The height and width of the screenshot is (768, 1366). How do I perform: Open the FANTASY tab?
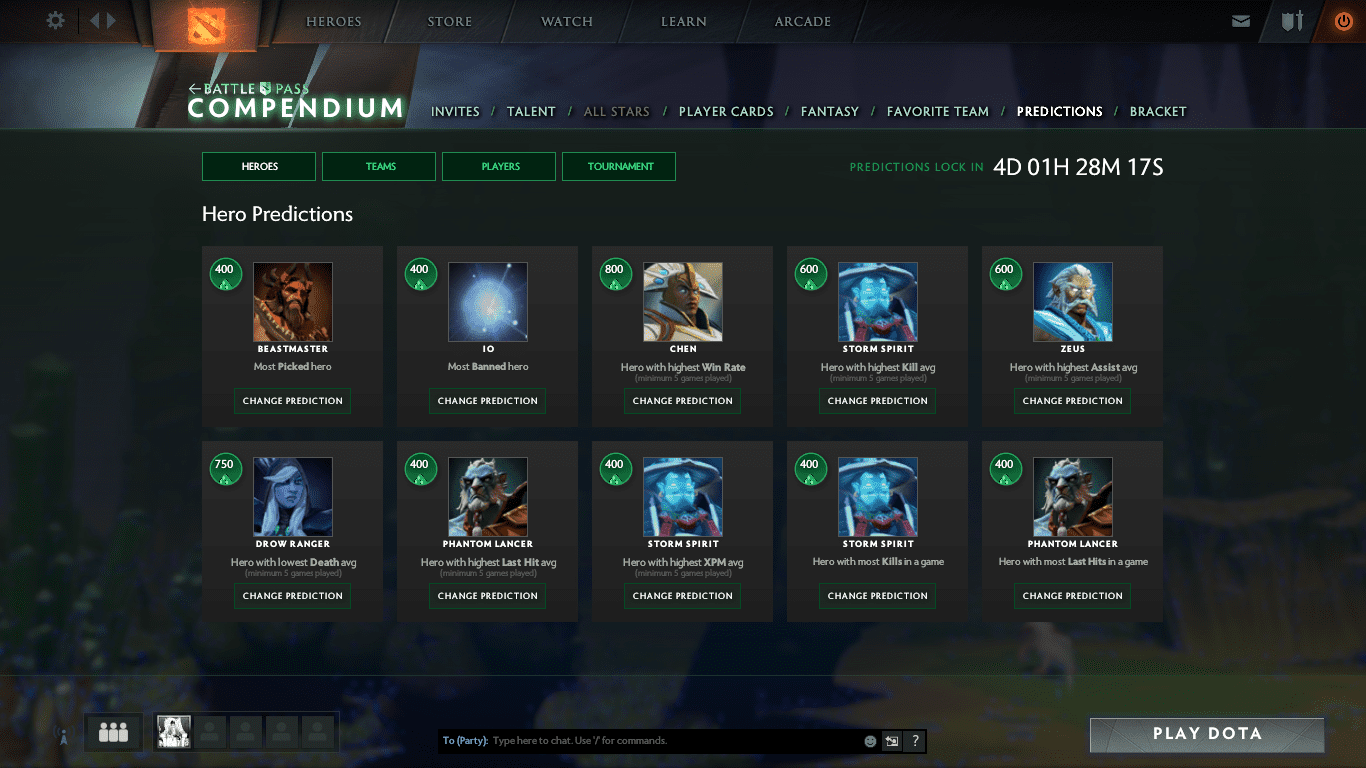click(830, 111)
